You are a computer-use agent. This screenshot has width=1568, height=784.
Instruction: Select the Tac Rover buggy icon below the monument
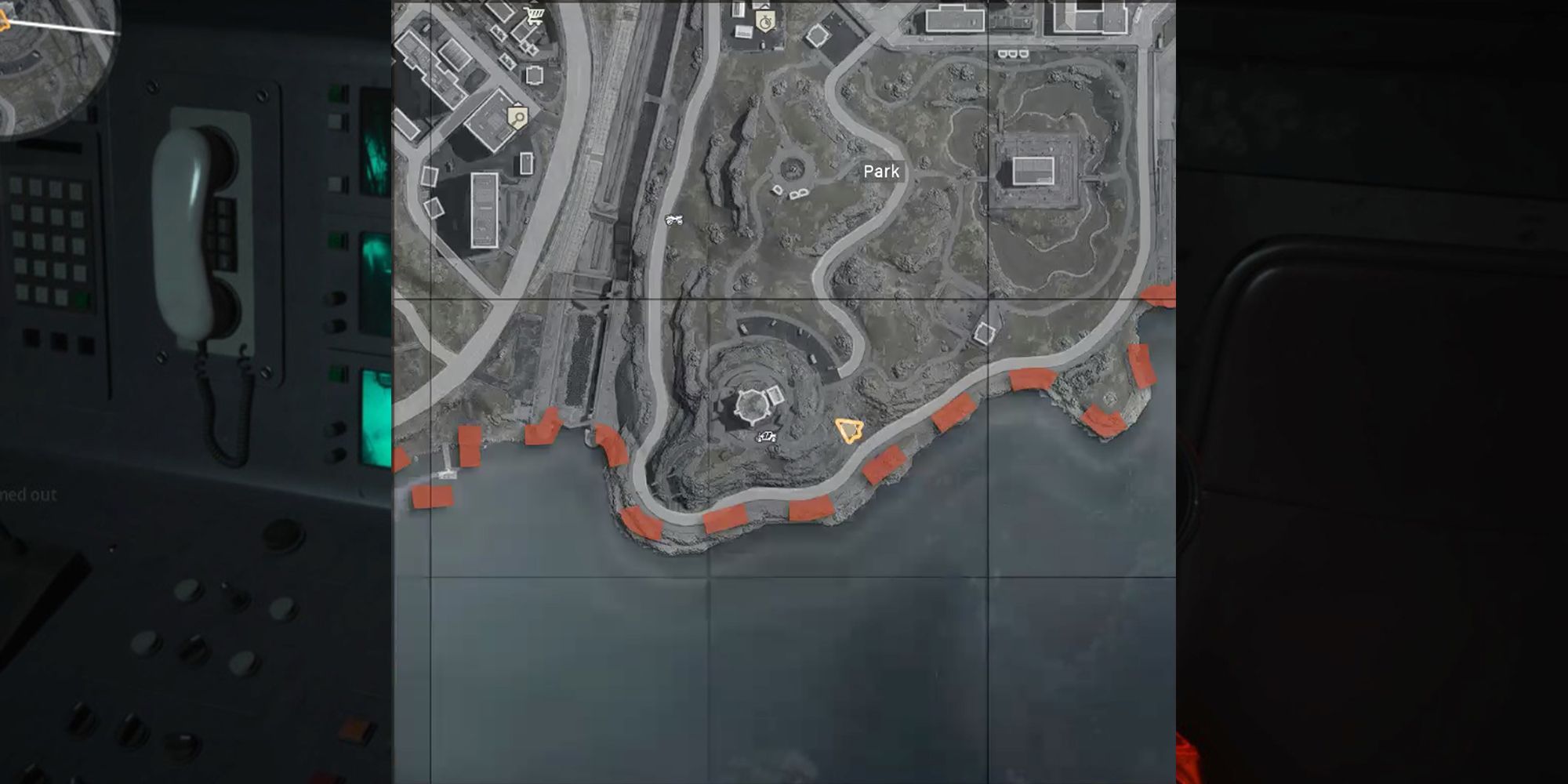click(x=766, y=437)
